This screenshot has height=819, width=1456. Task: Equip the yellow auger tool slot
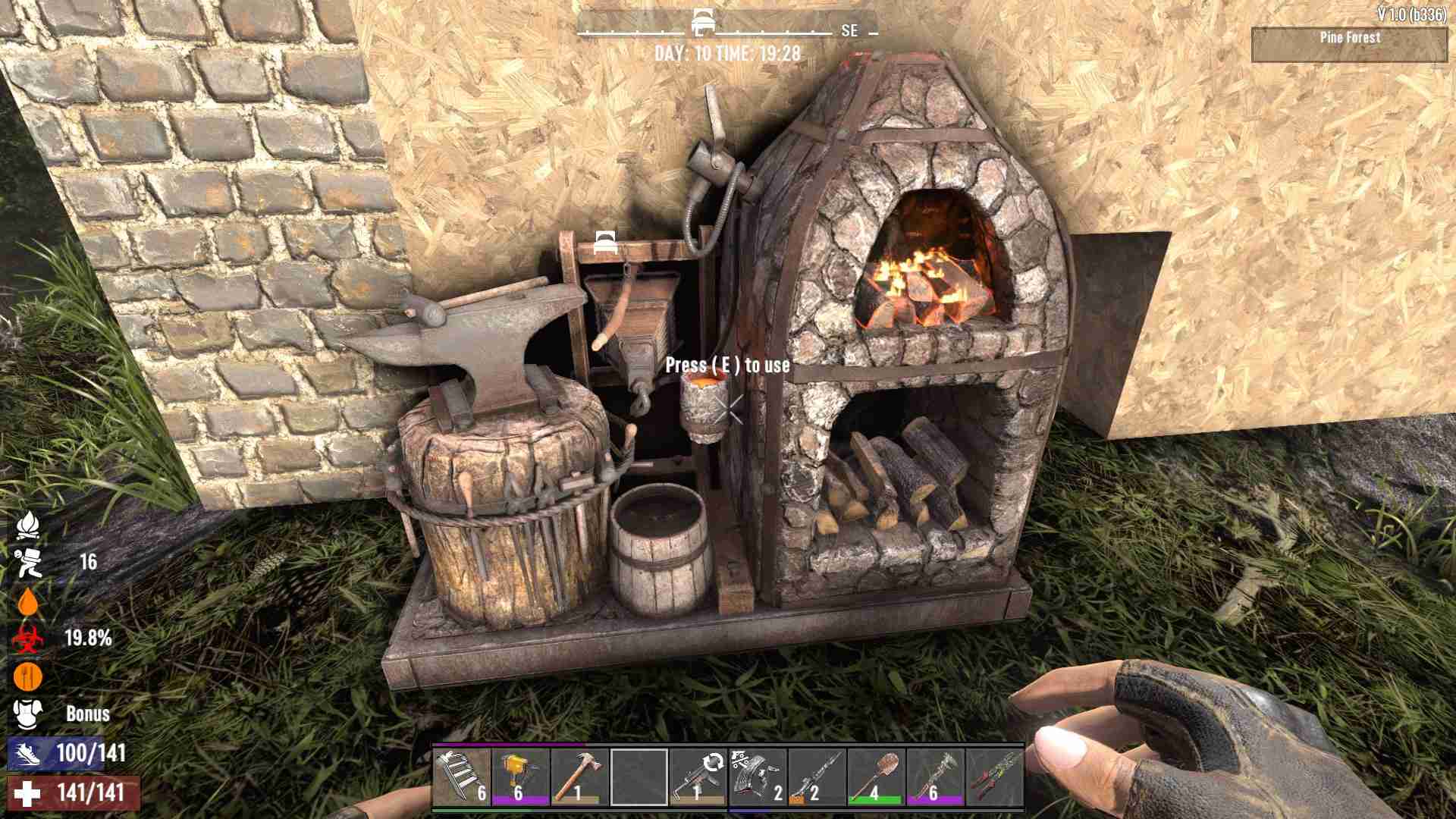point(521,777)
